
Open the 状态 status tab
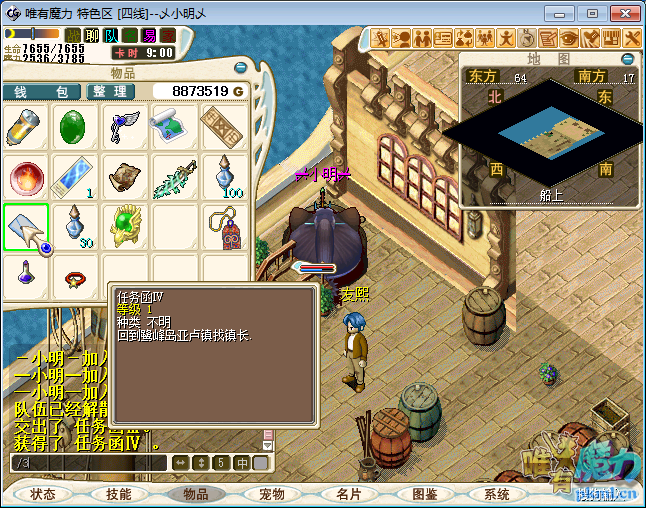(x=42, y=494)
